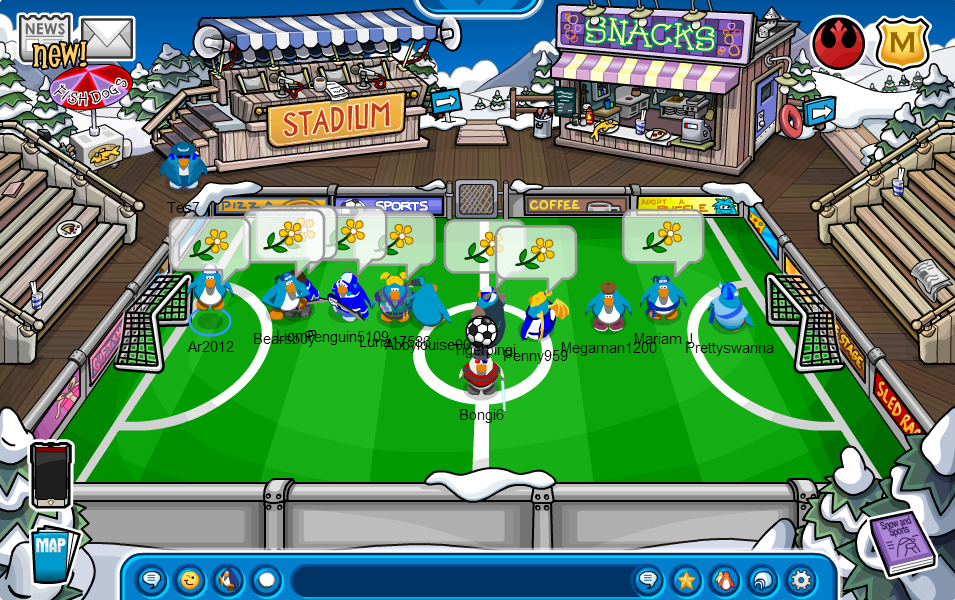Open the buddy list star
The height and width of the screenshot is (600, 955).
(686, 580)
